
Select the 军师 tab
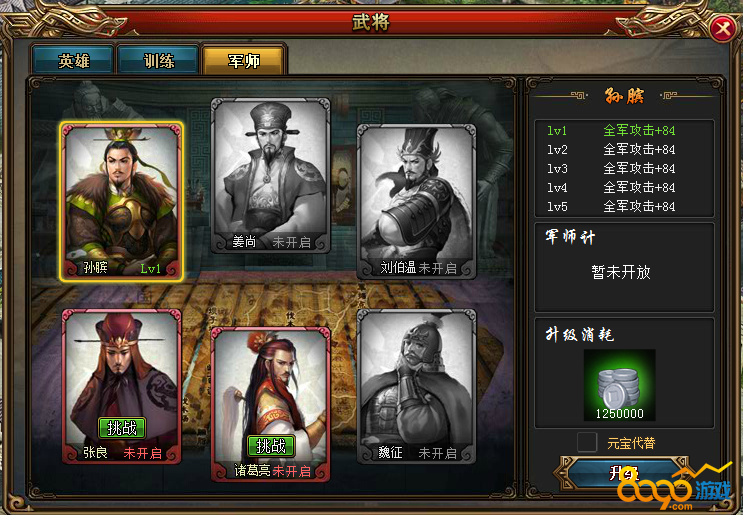pyautogui.click(x=243, y=60)
